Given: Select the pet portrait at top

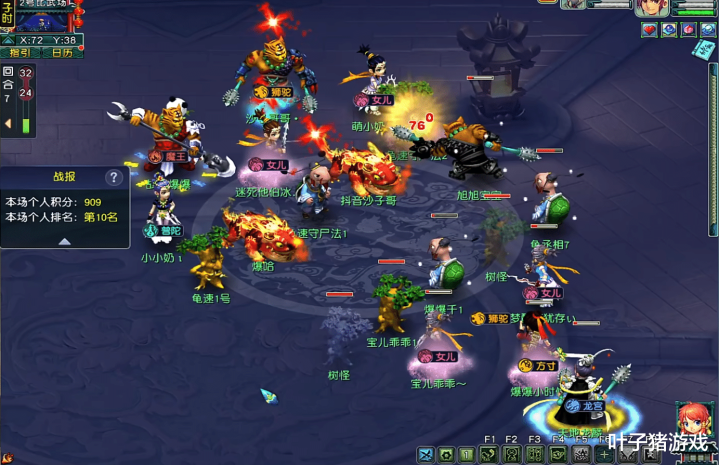Looking at the screenshot, I should tap(576, 5).
